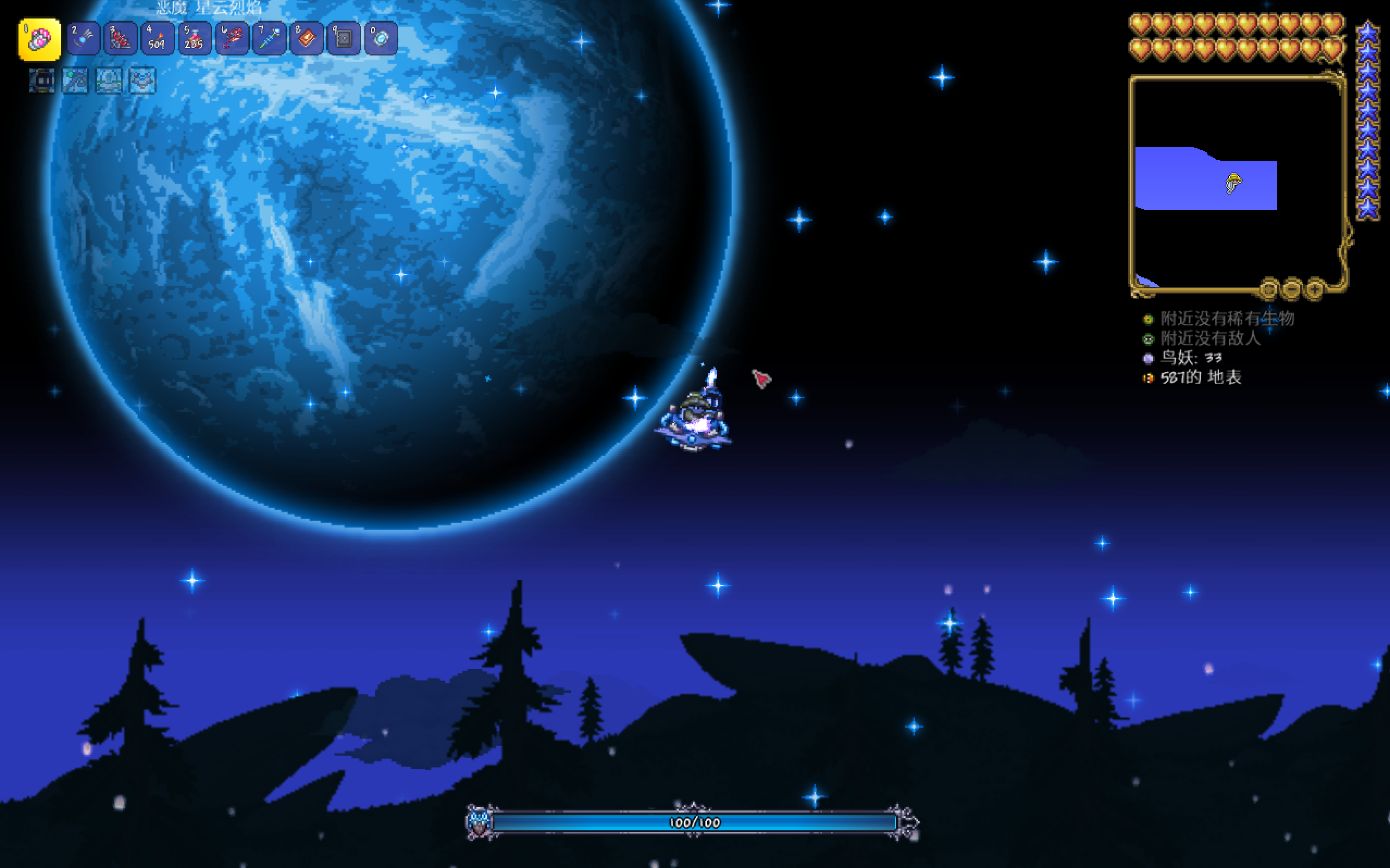Choose the red weapon in hotbar slot 3

point(121,39)
